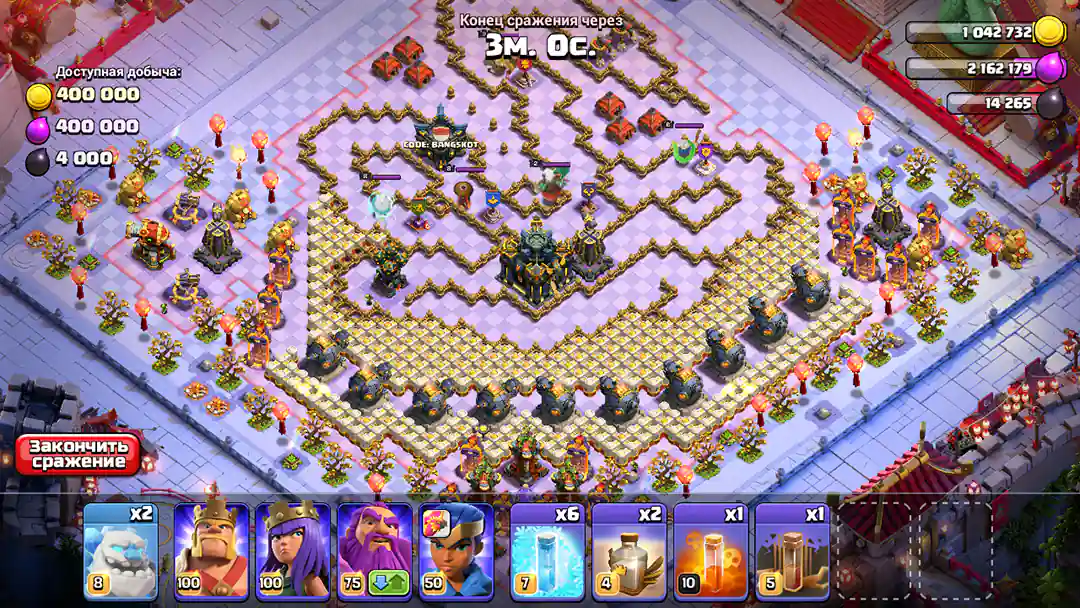Select the Ice Golem troop card
The height and width of the screenshot is (608, 1080).
120,550
